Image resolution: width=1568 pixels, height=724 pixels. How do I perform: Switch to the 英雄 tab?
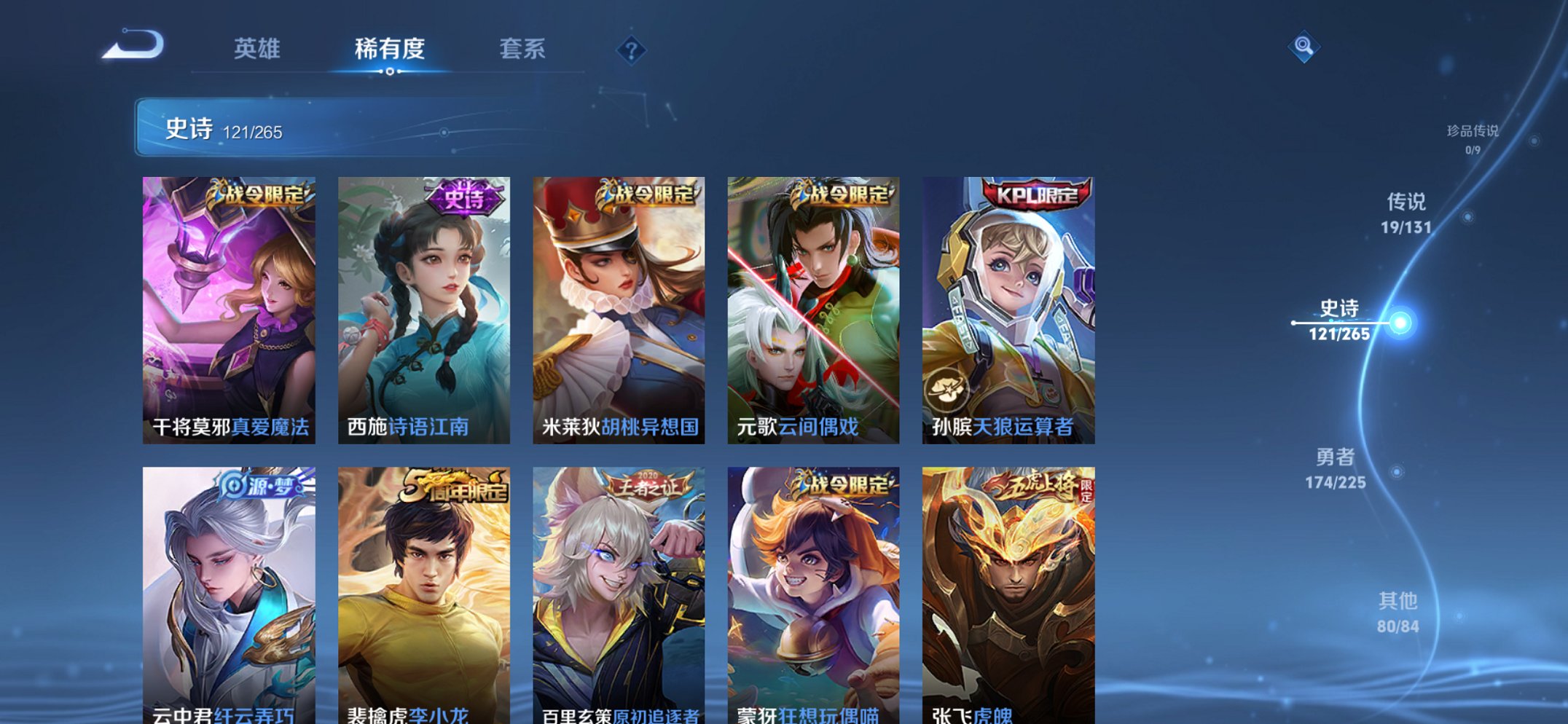click(x=256, y=50)
